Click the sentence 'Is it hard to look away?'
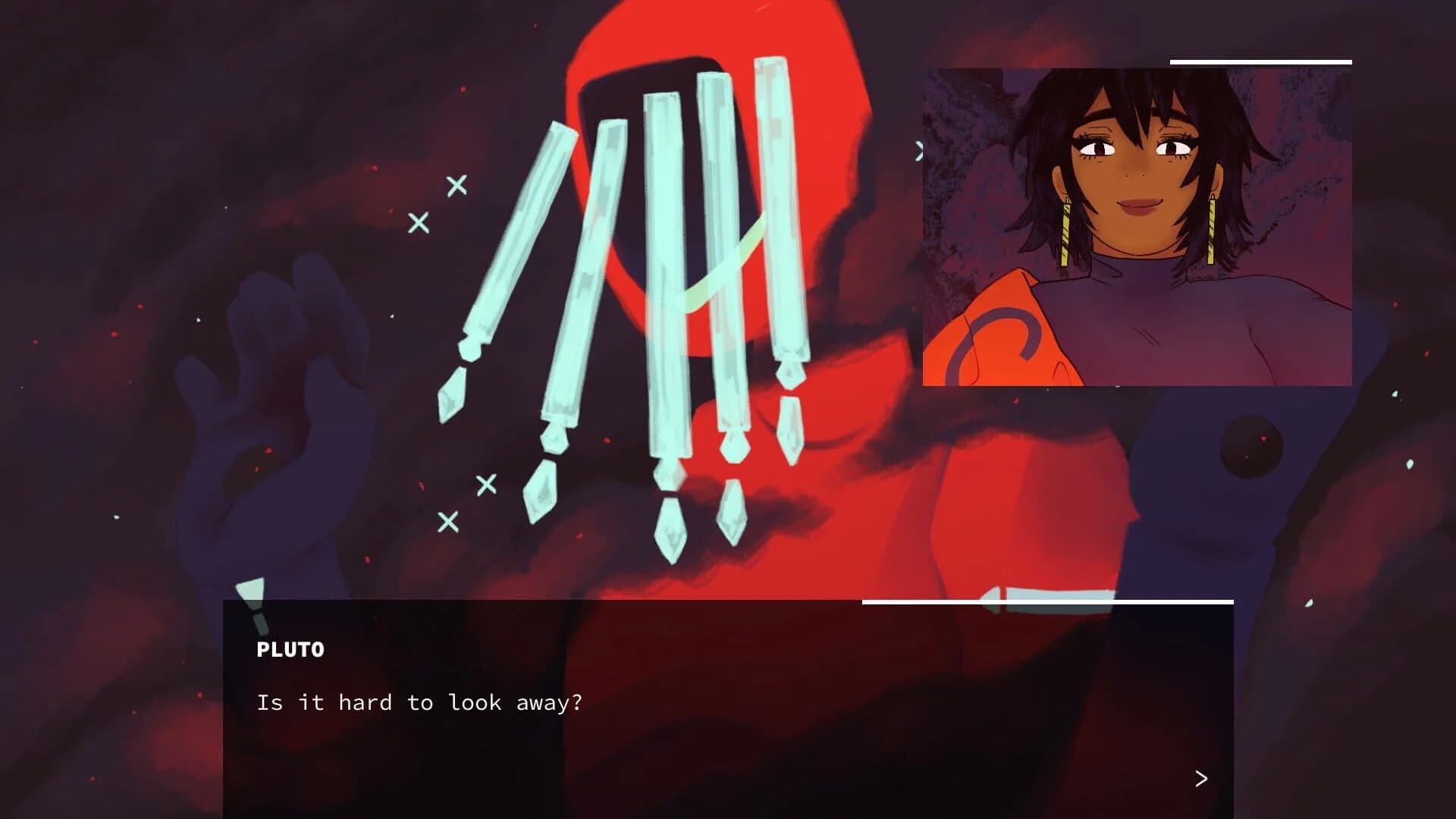The width and height of the screenshot is (1456, 819). click(419, 702)
